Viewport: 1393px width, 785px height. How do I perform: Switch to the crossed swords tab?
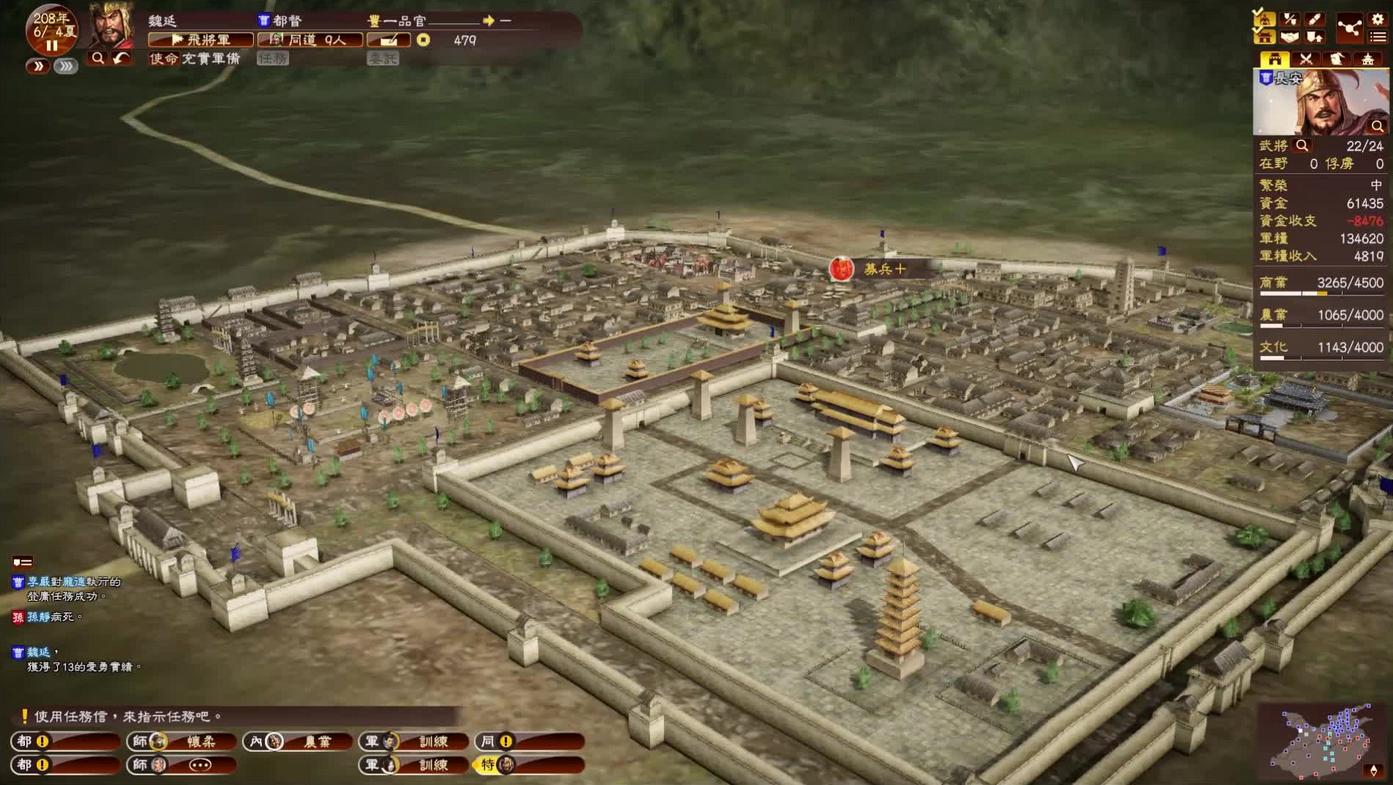(x=1305, y=60)
